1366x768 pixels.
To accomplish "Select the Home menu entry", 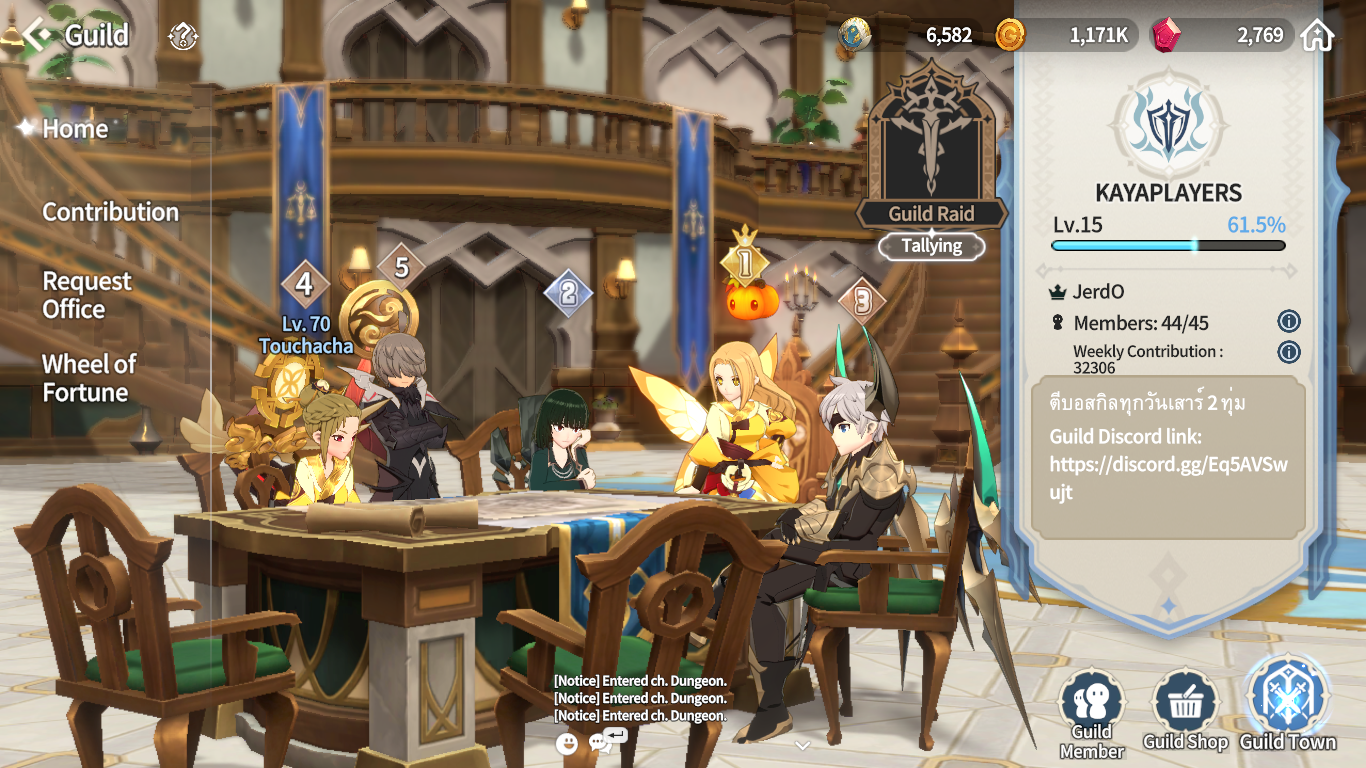I will click(75, 129).
